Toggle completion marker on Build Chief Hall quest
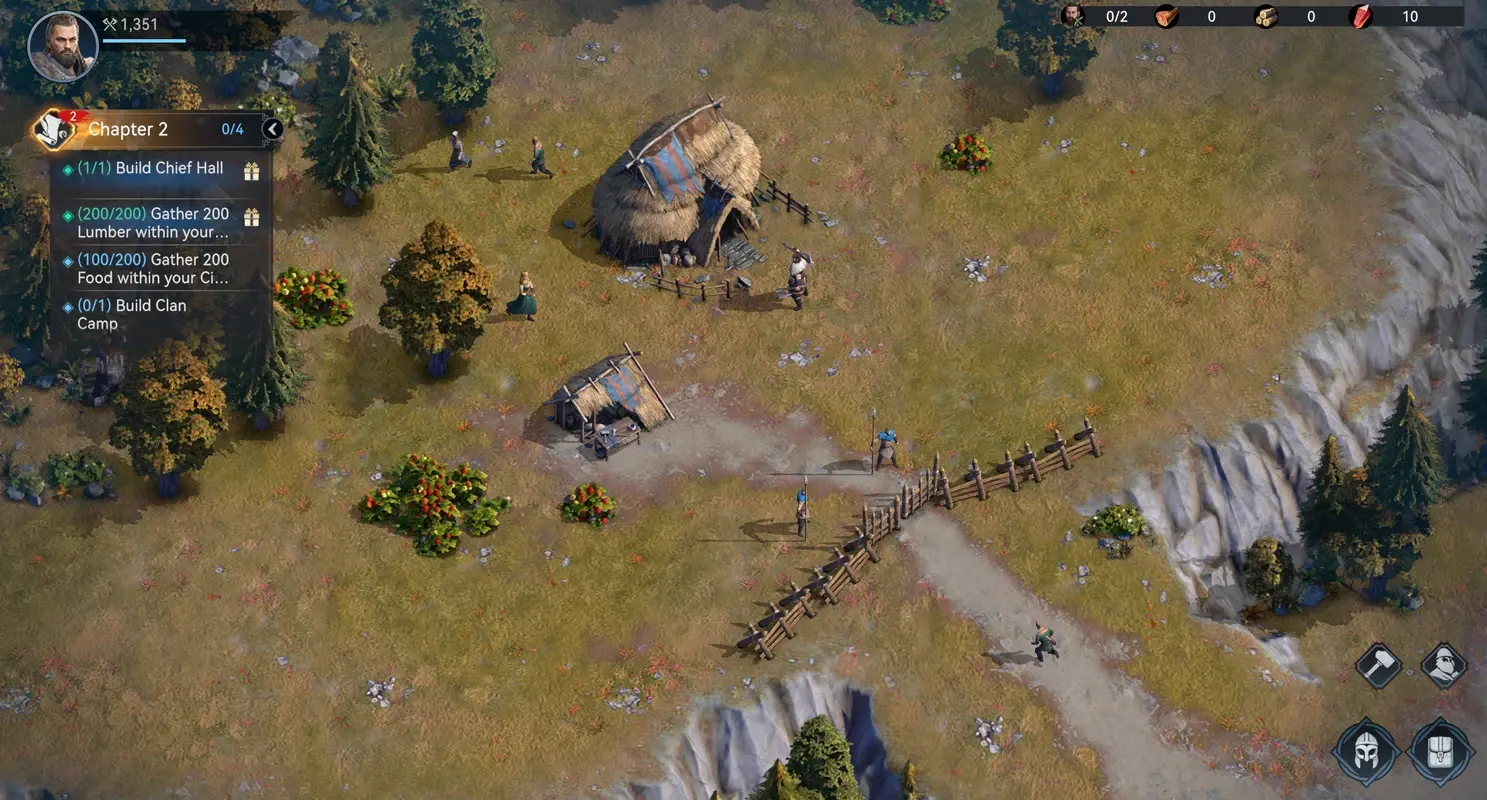Viewport: 1487px width, 800px height. pyautogui.click(x=67, y=168)
